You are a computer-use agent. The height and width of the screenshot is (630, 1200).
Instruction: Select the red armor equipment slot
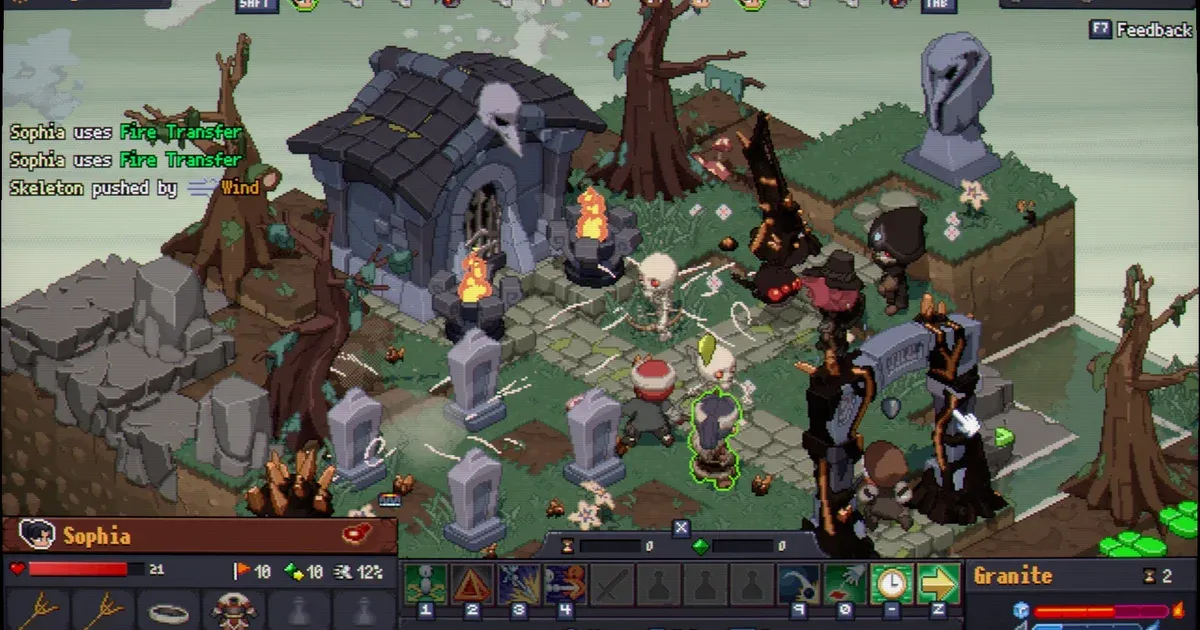coord(236,610)
